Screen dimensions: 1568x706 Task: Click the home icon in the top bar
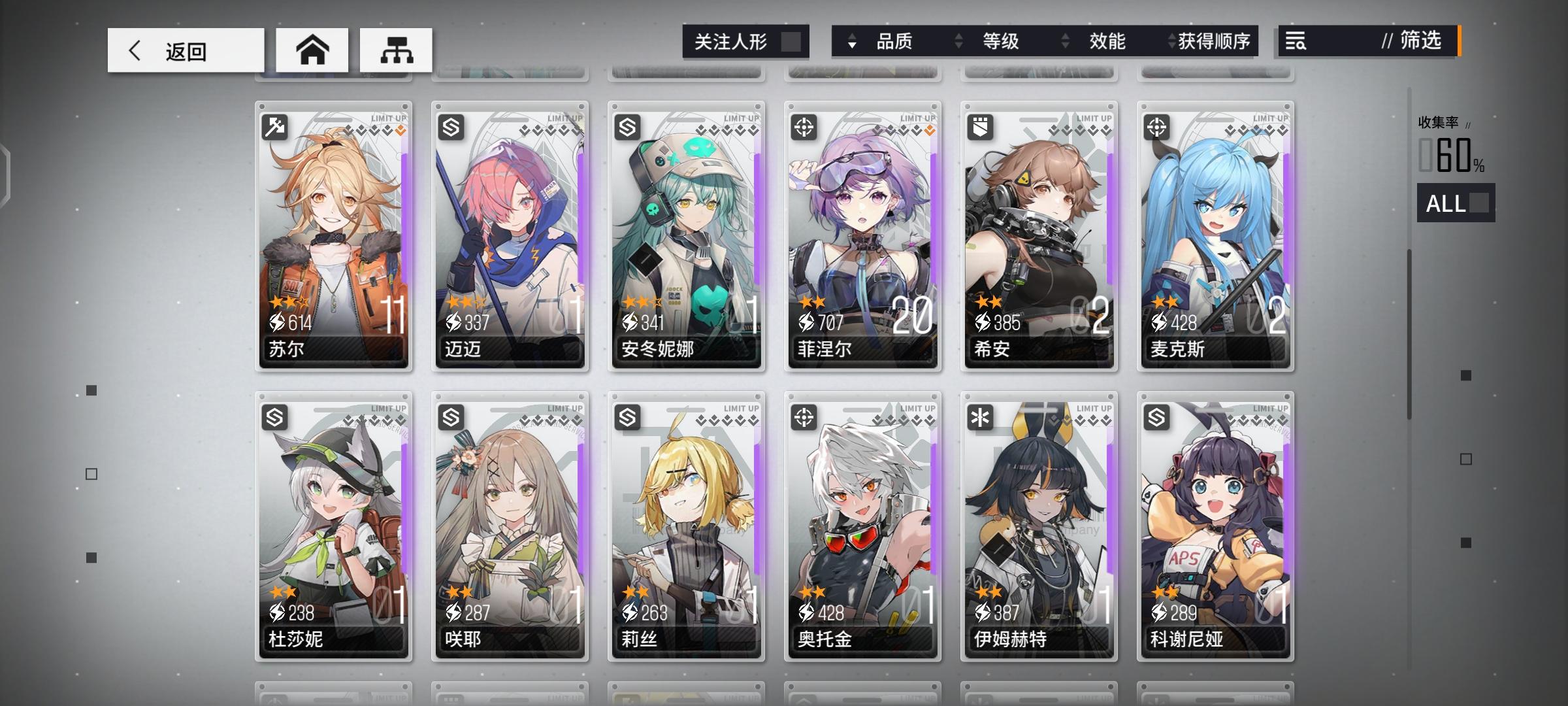[x=312, y=49]
